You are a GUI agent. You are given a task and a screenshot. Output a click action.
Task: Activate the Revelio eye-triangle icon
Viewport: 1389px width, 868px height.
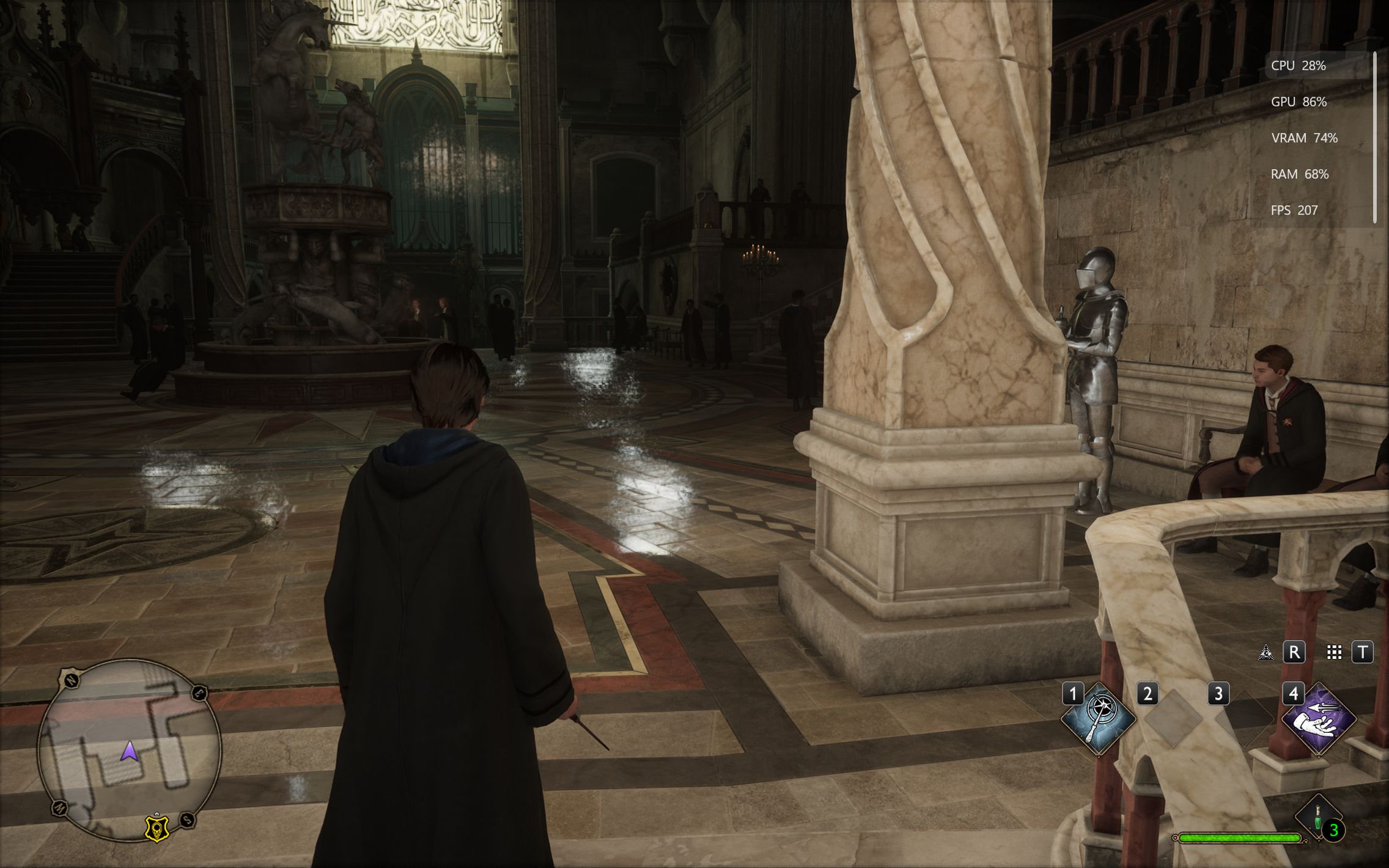(x=1266, y=652)
